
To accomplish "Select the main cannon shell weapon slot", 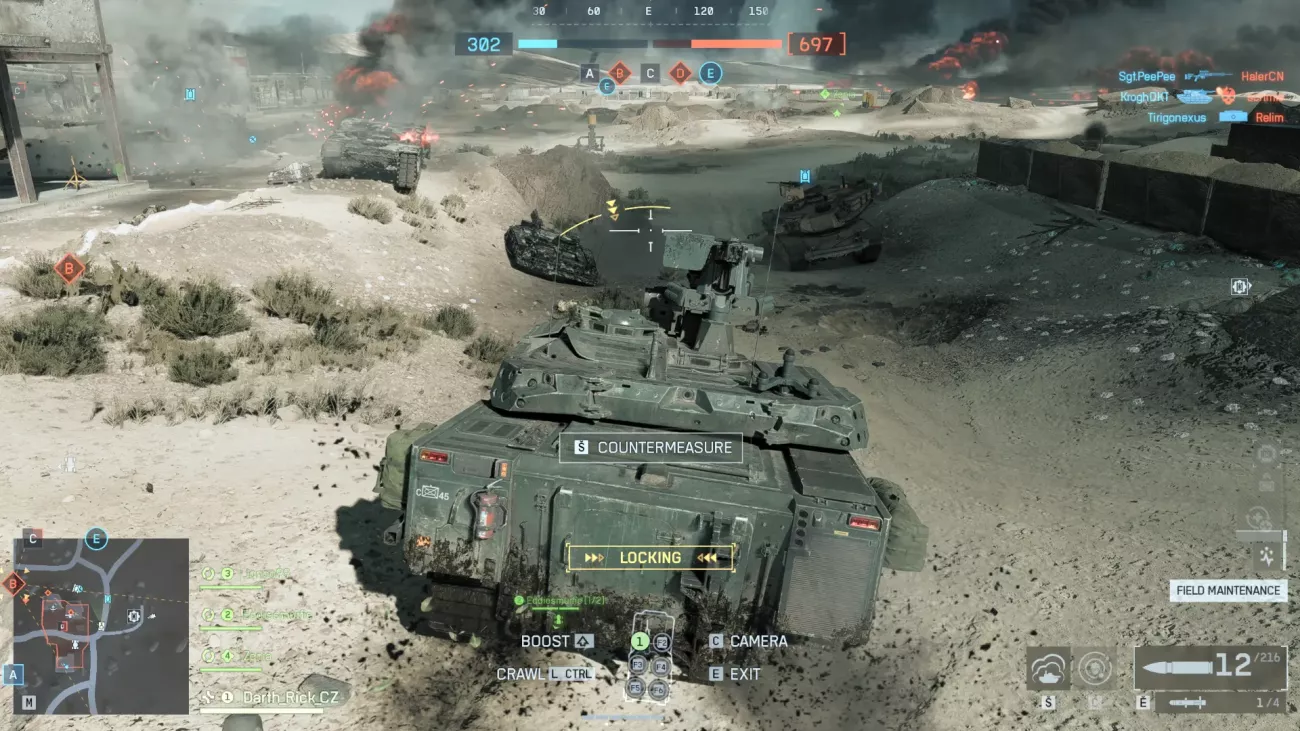I will click(x=1209, y=667).
